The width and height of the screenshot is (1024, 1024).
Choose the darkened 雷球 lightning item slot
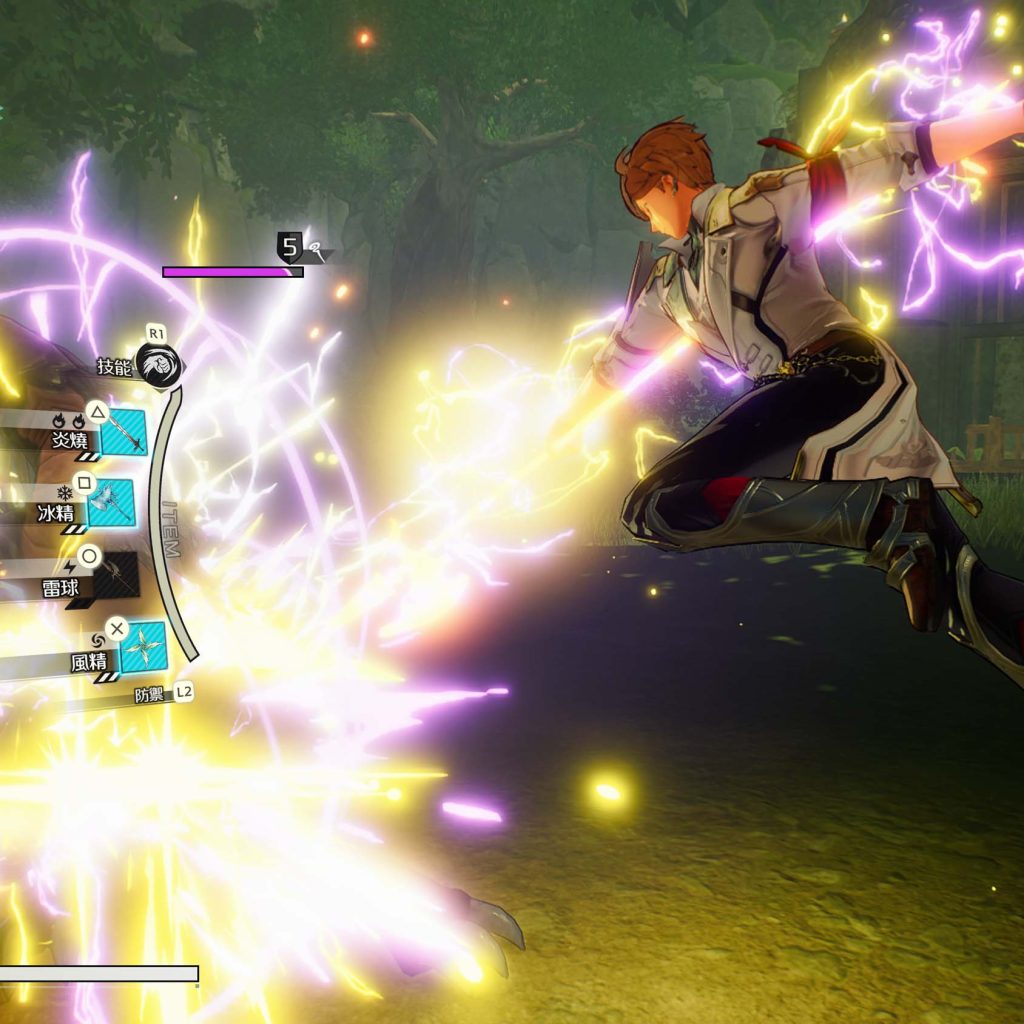click(116, 576)
